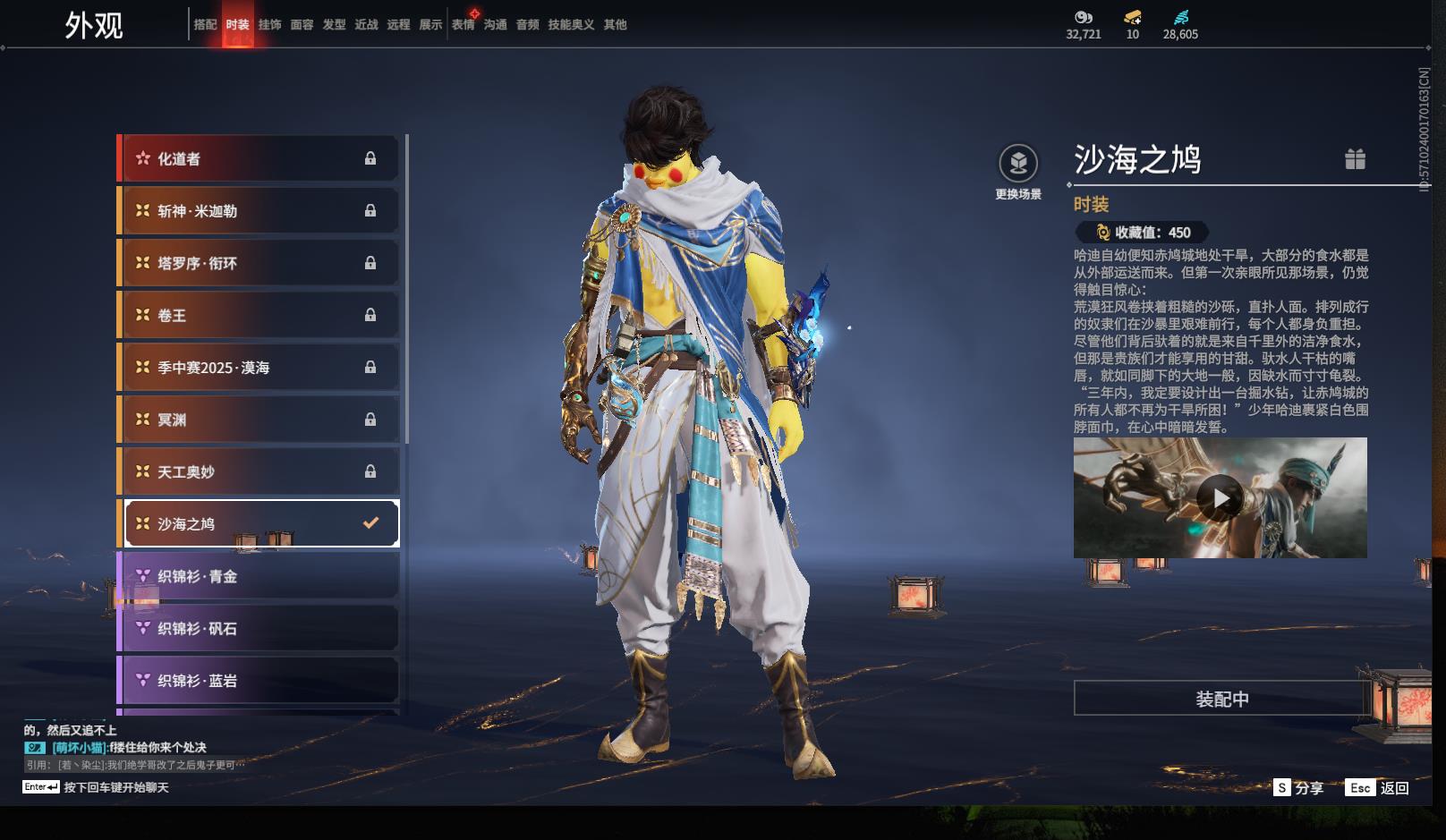Screen dimensions: 1446x840
Task: Choose the 织锦衫·青金 outfit
Action: coord(259,576)
